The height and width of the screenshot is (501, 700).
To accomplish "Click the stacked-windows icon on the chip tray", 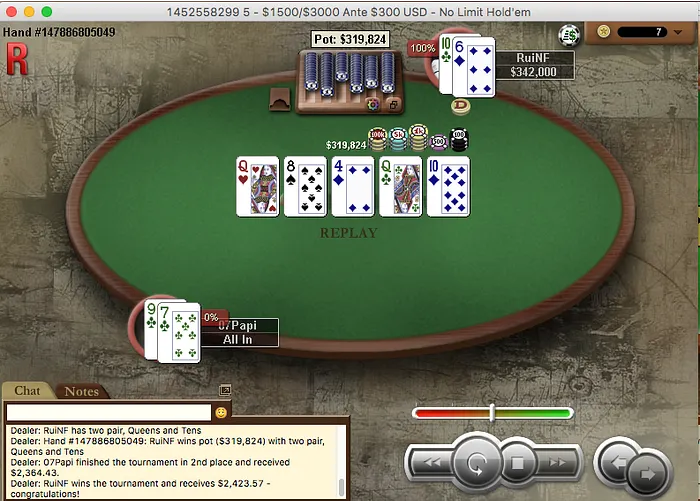I will tap(393, 104).
